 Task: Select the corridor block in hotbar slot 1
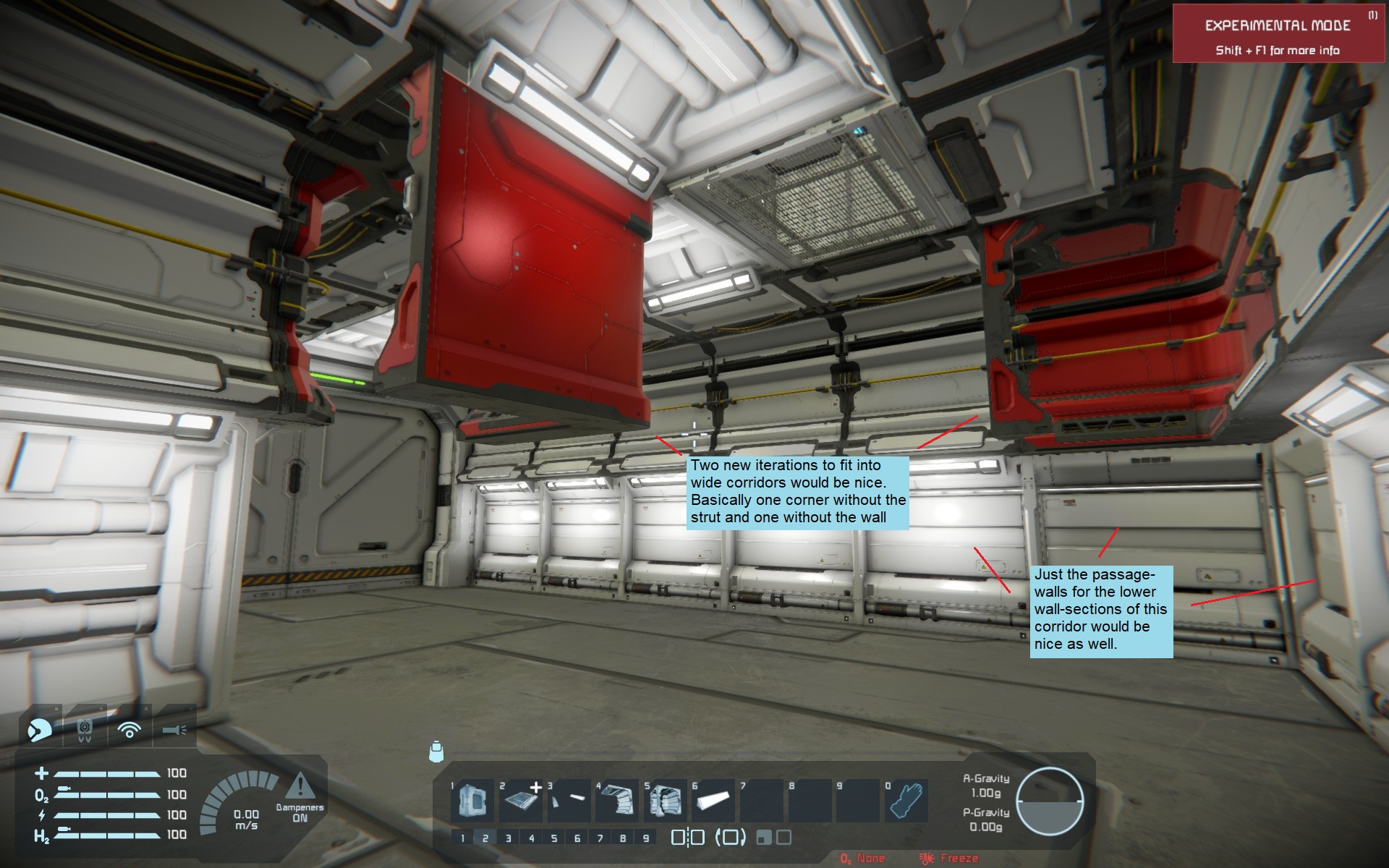tap(472, 801)
